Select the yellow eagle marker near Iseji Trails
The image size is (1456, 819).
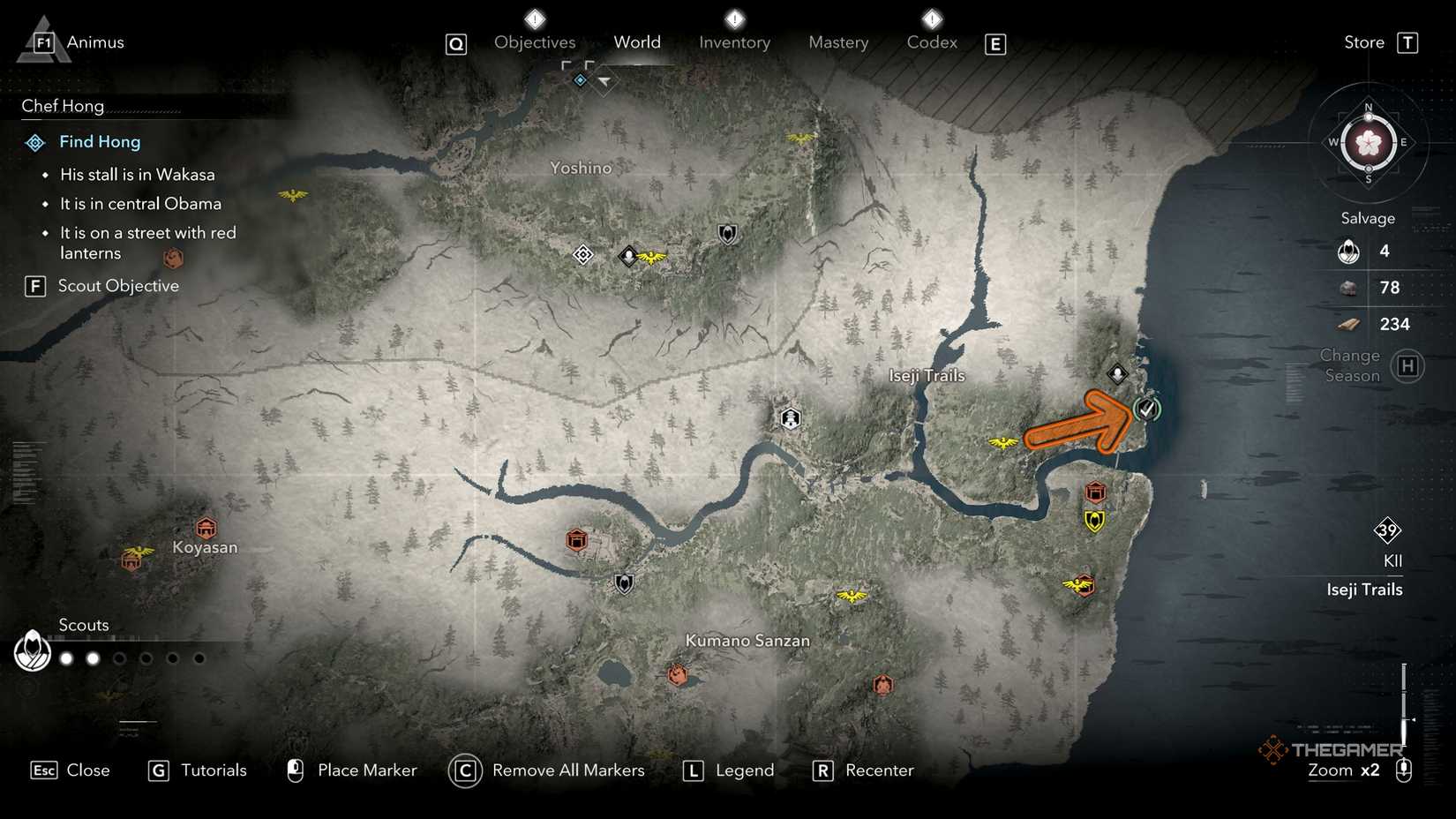tap(1002, 441)
